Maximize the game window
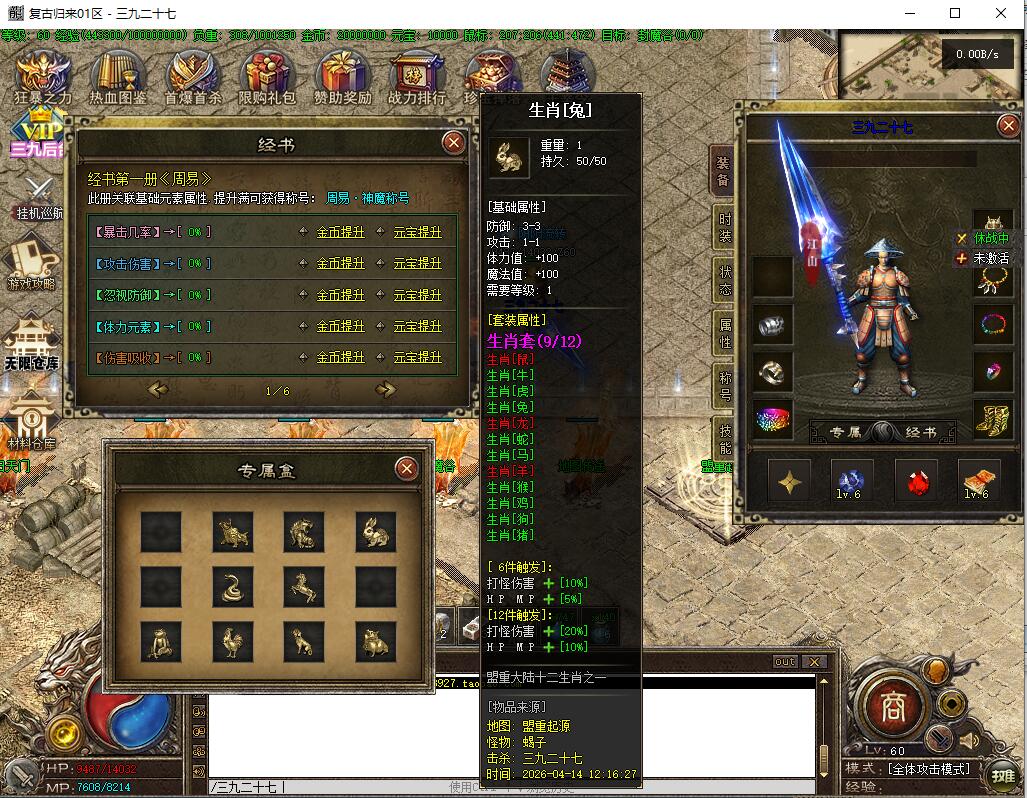Screen dimensions: 1027x798 [955, 13]
